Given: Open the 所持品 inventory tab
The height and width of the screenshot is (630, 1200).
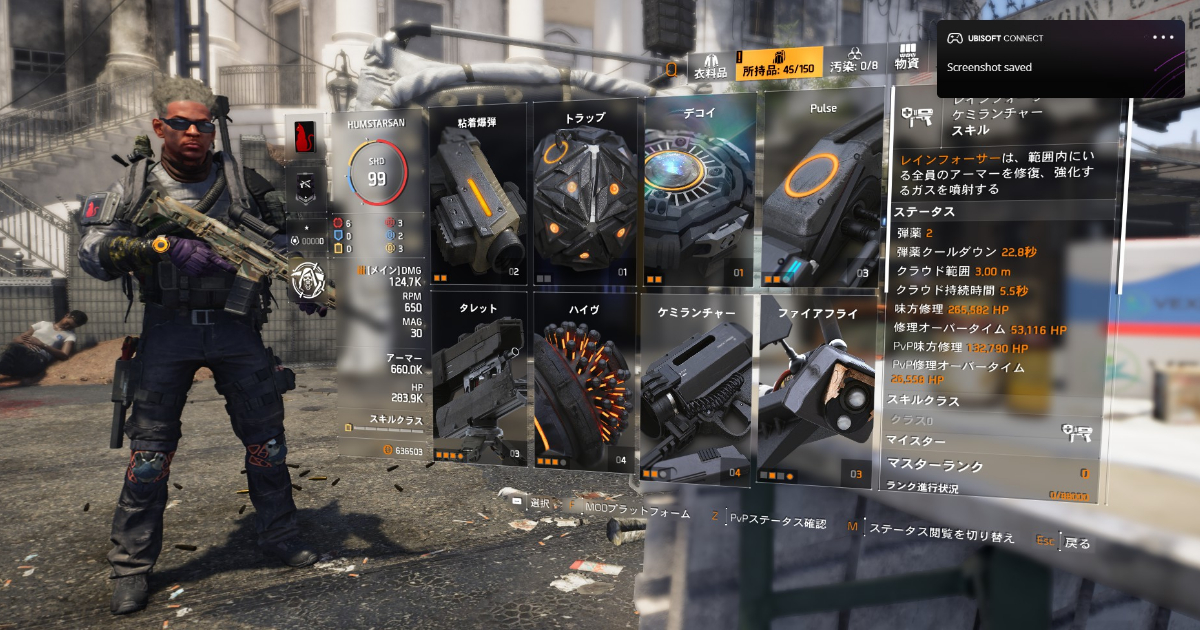Looking at the screenshot, I should pos(779,63).
